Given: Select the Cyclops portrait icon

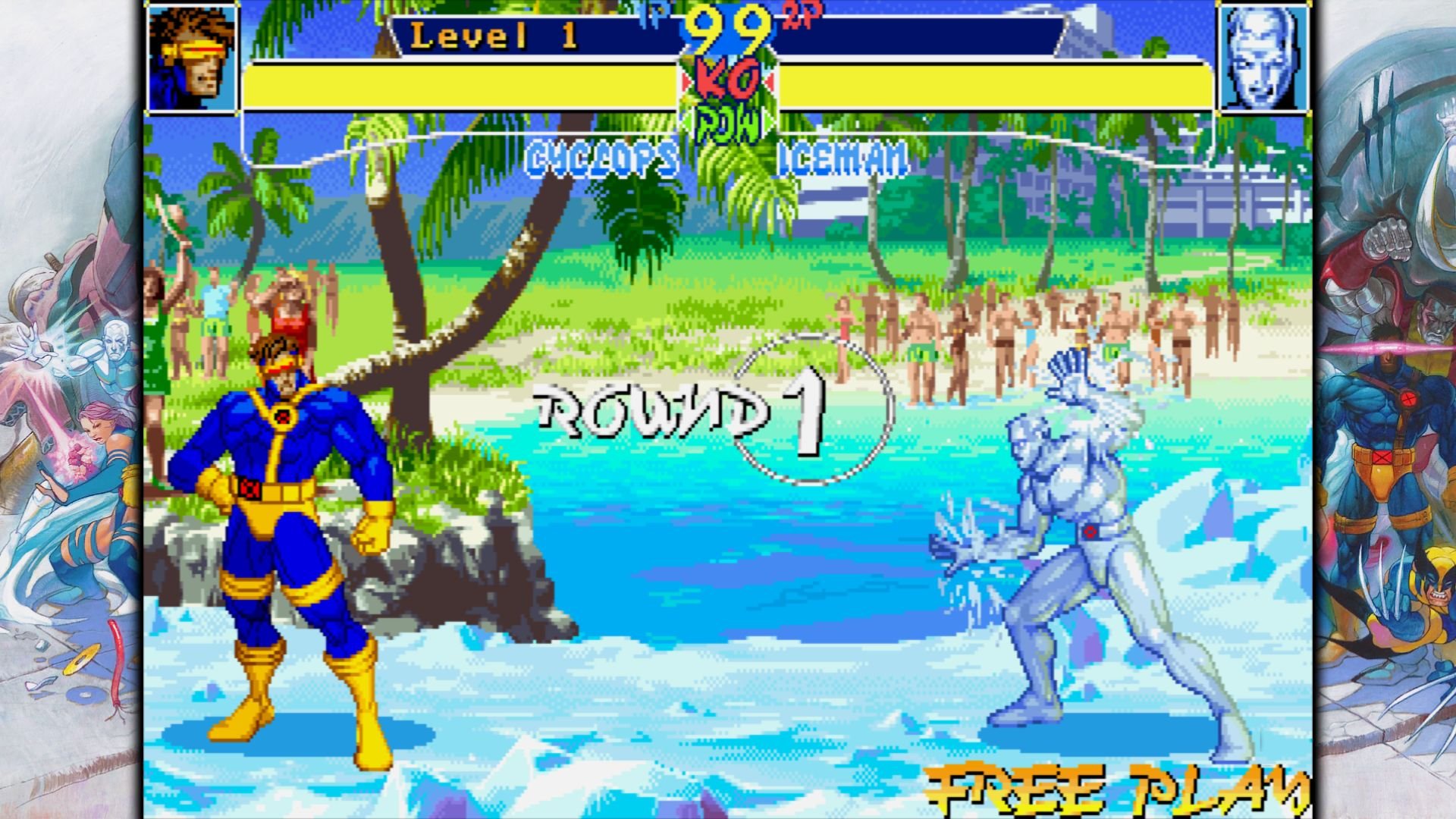Looking at the screenshot, I should (193, 57).
